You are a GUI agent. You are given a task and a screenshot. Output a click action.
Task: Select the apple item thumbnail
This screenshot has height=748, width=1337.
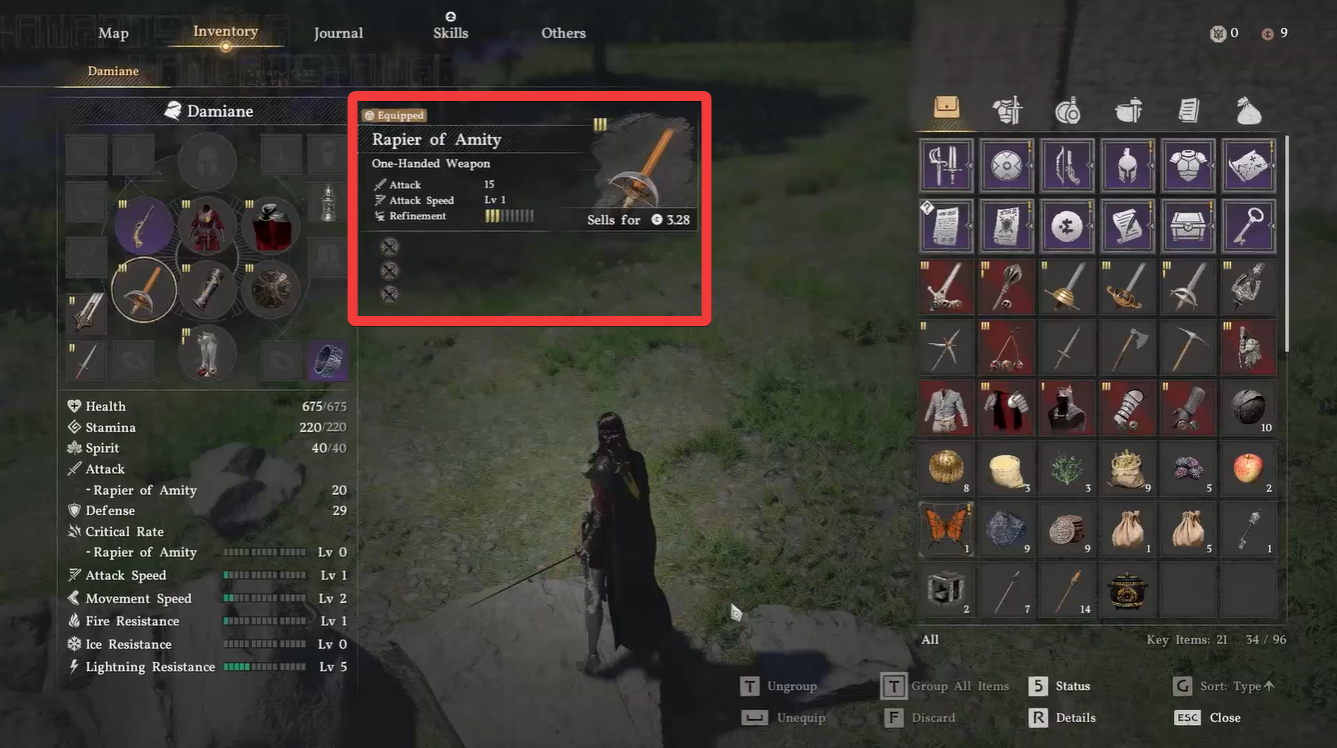tap(1248, 467)
